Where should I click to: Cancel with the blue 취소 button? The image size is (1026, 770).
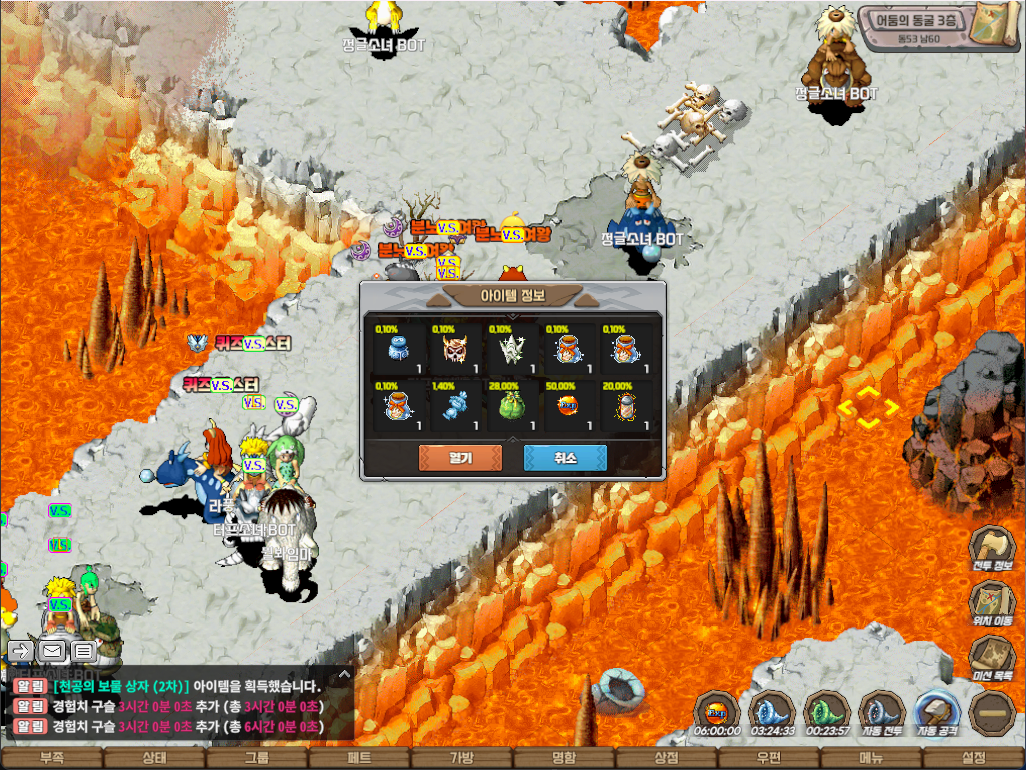click(565, 458)
